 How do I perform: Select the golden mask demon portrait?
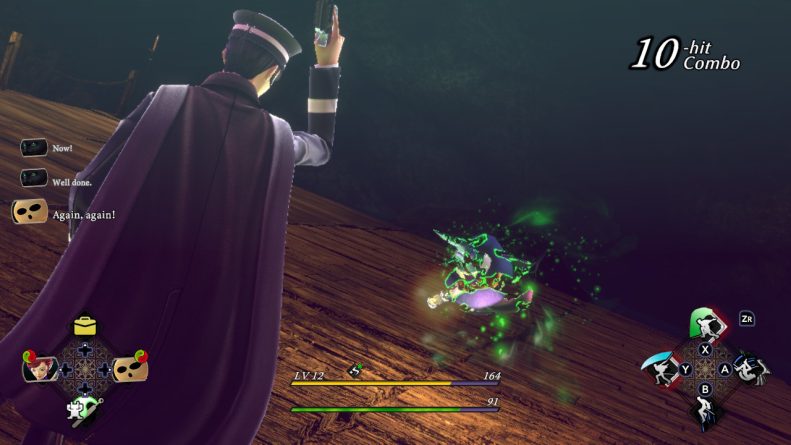[x=131, y=369]
